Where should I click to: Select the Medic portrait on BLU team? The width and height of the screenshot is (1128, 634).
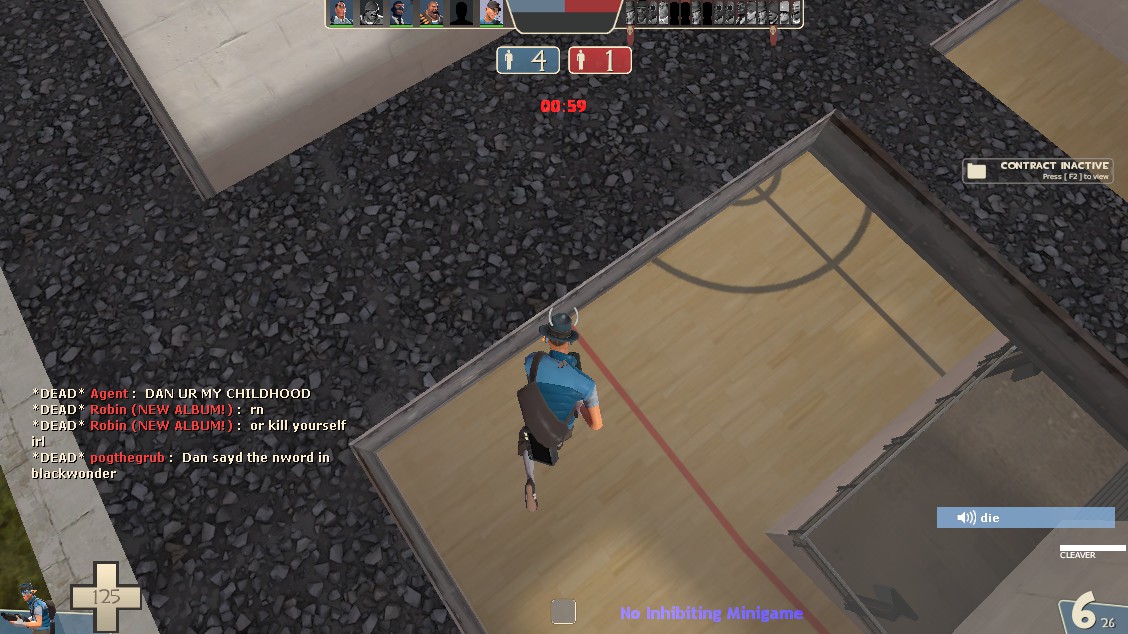(342, 13)
